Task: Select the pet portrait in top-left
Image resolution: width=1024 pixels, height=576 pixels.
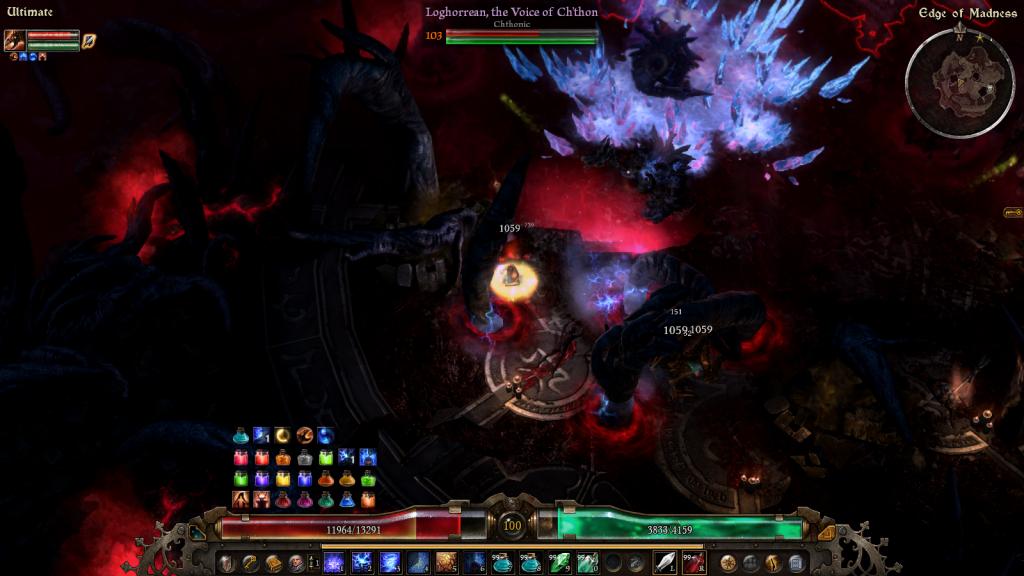Action: point(14,40)
